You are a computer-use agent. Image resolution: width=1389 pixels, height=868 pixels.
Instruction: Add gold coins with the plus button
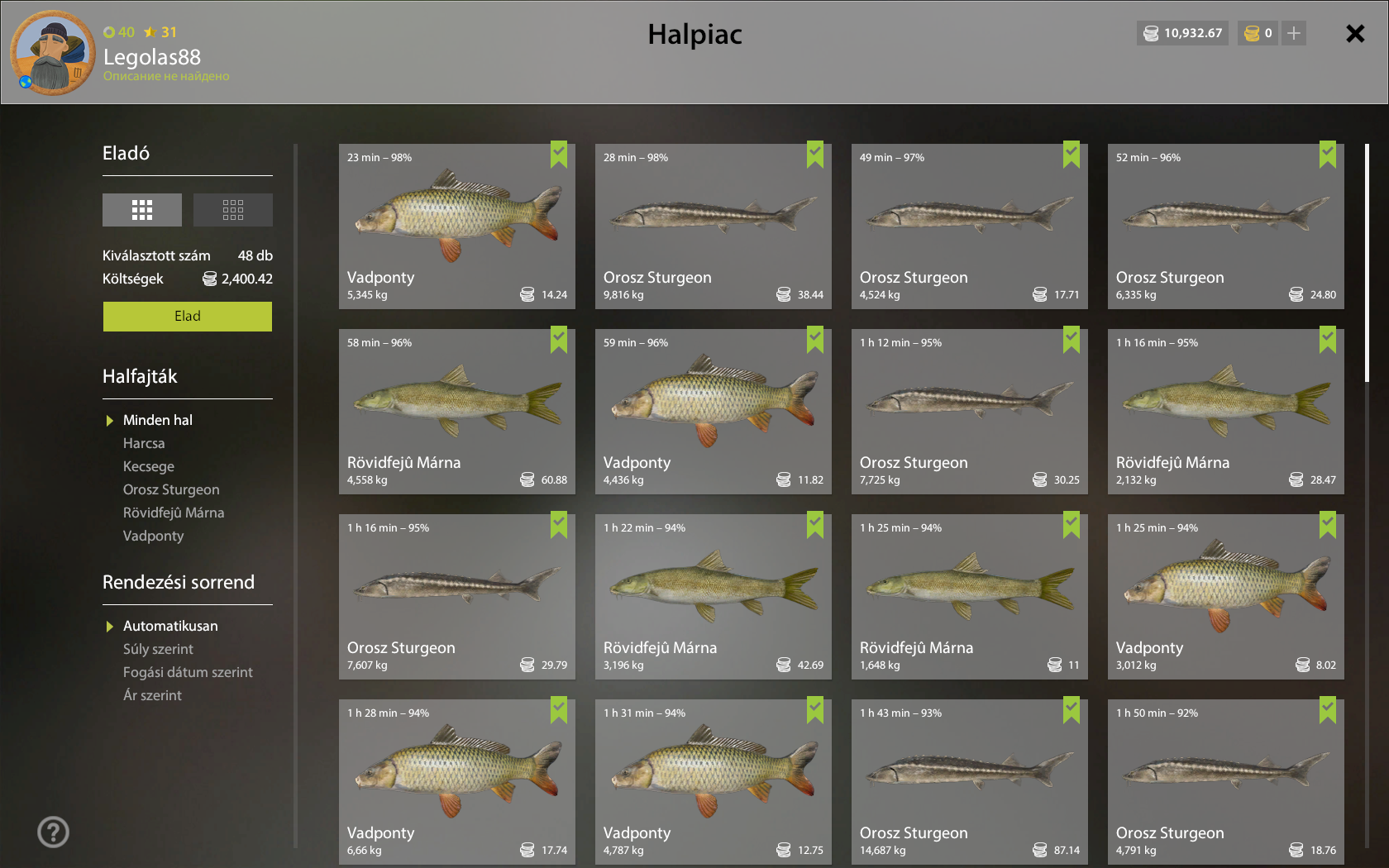tap(1294, 34)
